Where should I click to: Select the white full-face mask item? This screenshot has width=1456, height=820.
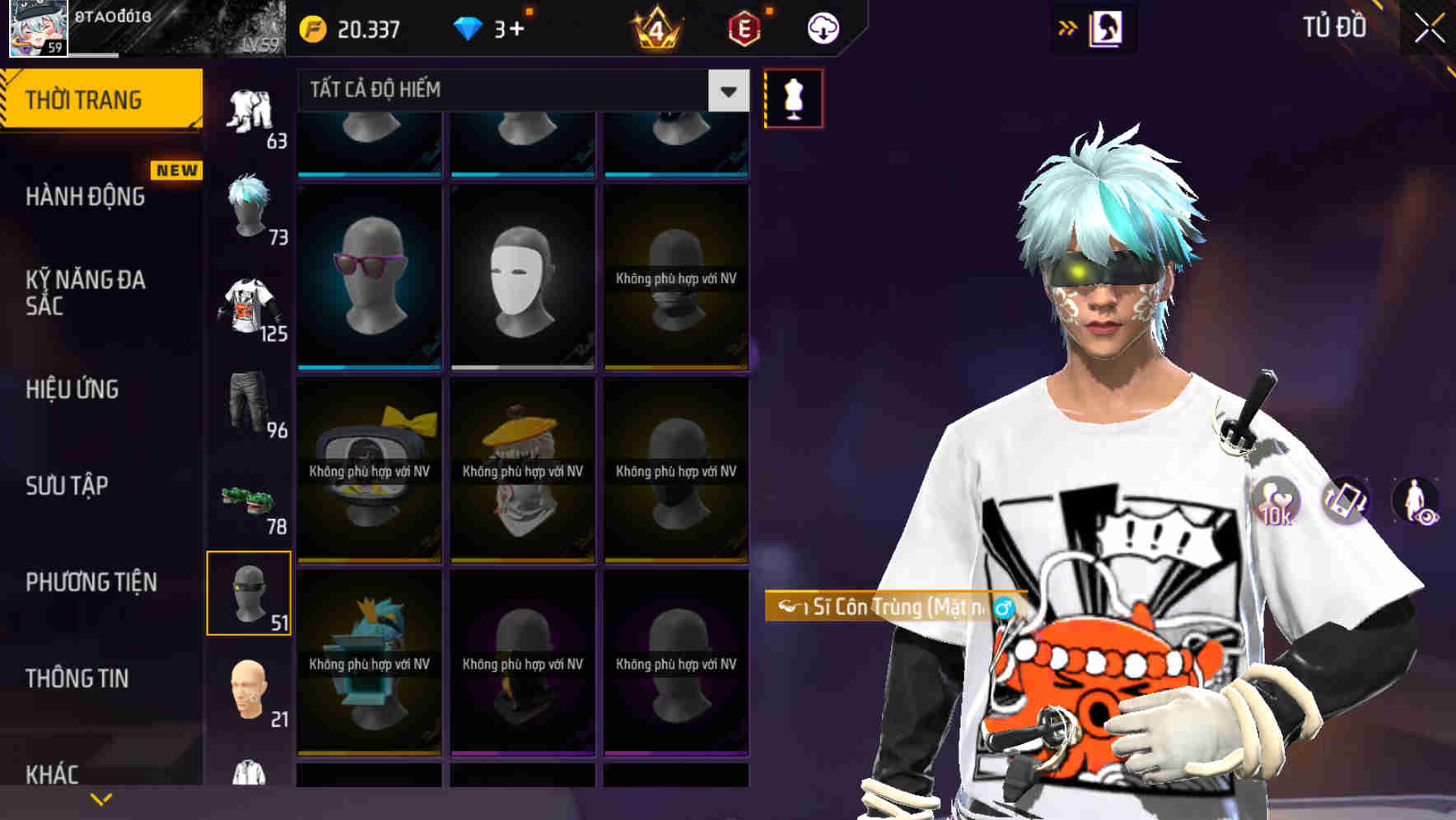521,277
